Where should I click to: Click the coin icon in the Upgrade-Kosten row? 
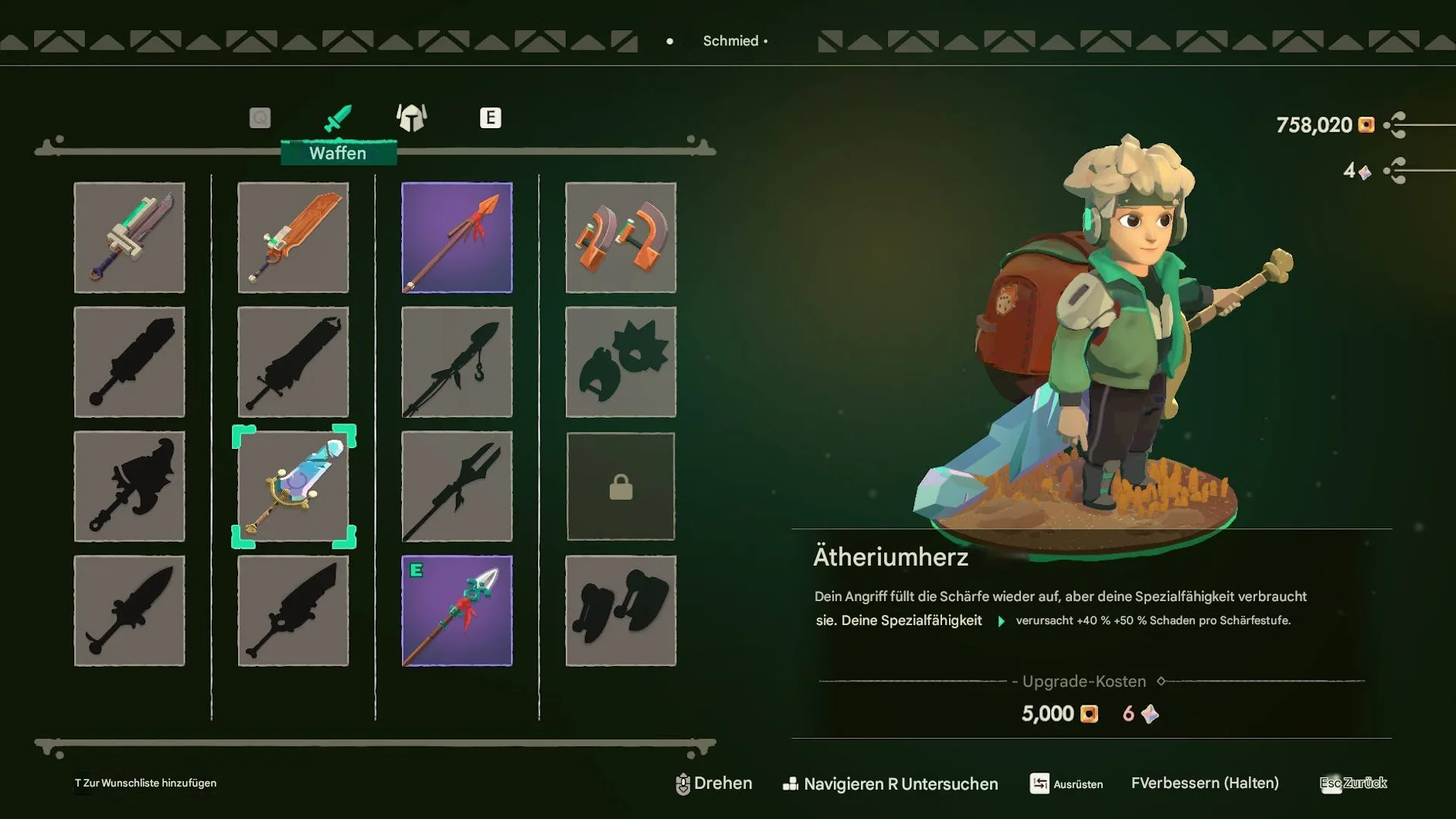[1087, 714]
